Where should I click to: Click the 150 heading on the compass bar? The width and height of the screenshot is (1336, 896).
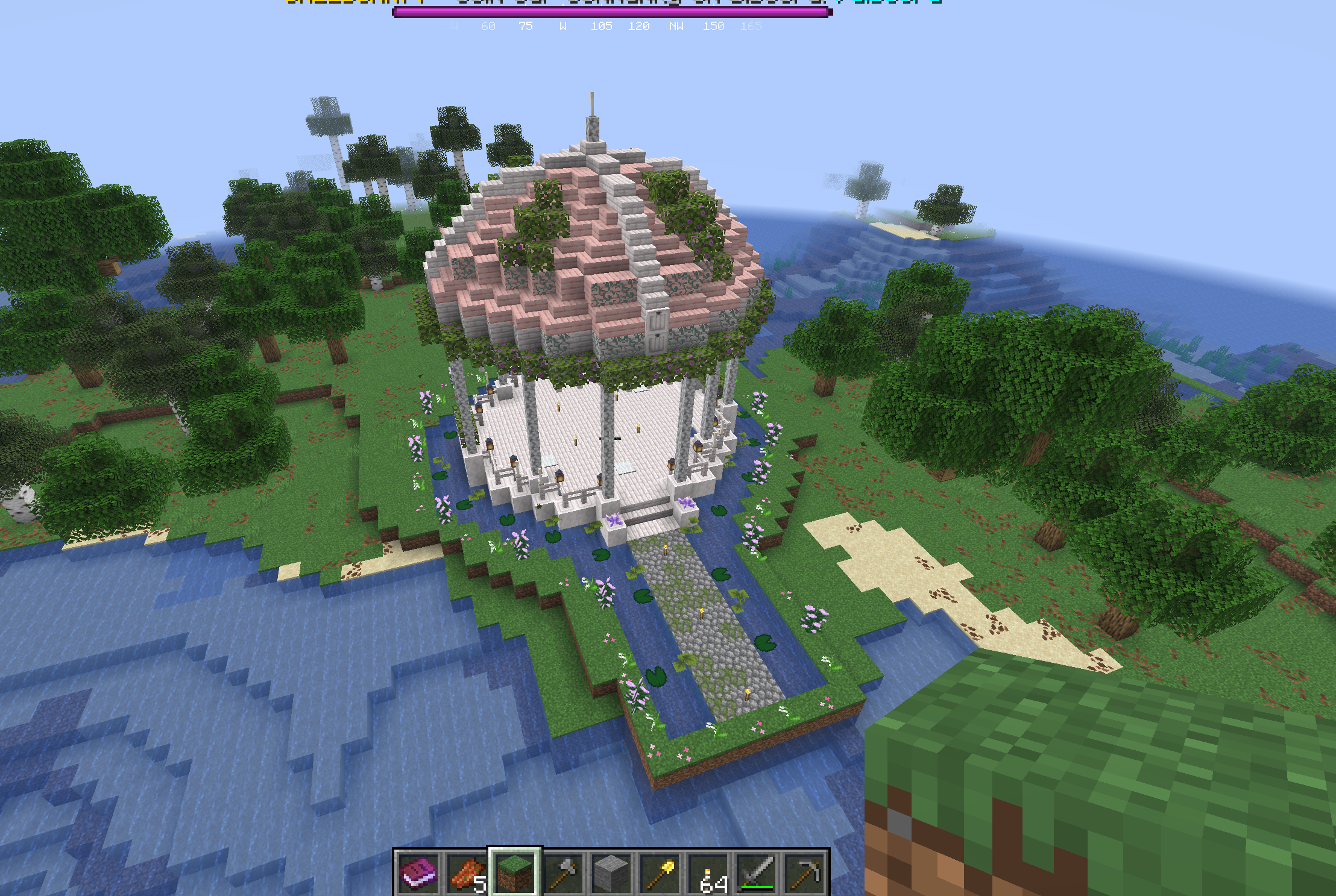(x=714, y=26)
